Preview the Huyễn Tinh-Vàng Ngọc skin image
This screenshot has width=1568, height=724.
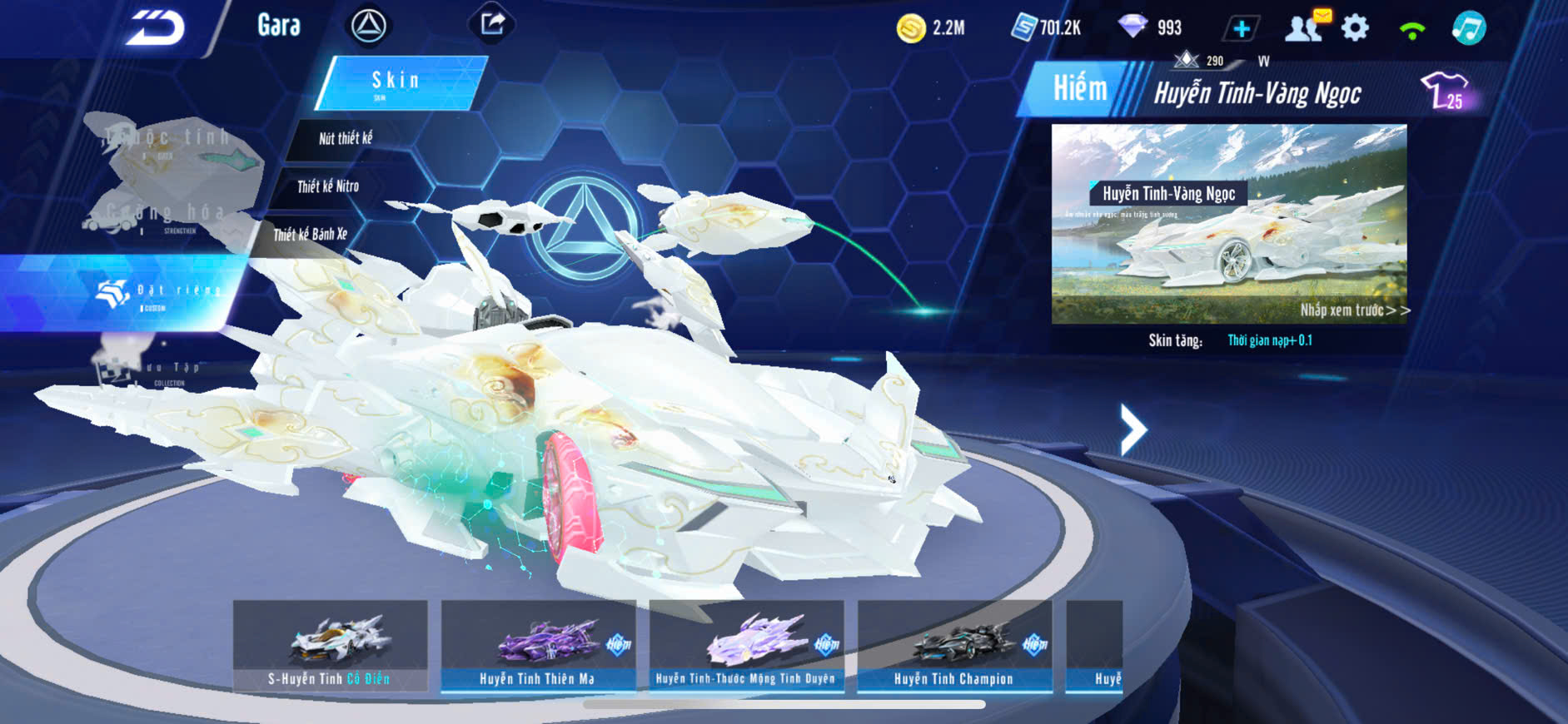1228,223
